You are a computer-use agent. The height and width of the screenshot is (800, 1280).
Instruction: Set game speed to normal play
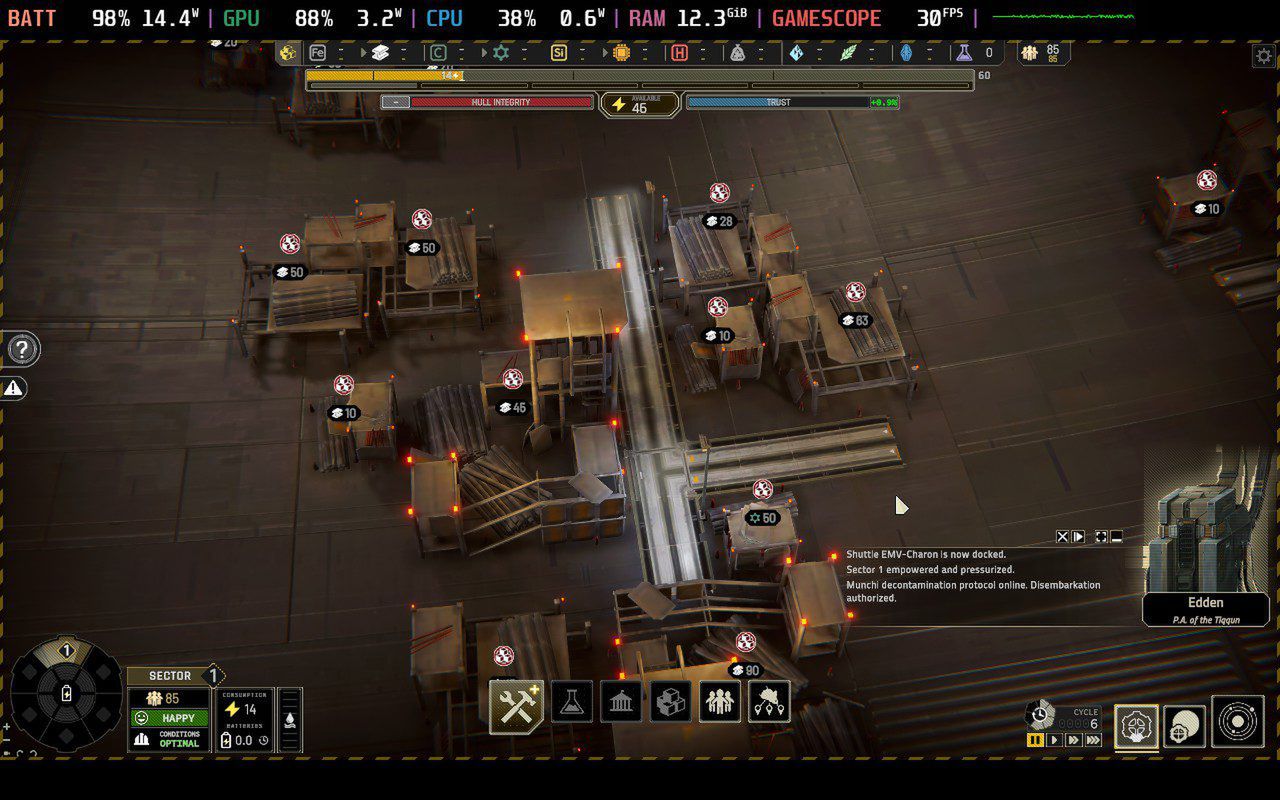pyautogui.click(x=1054, y=740)
